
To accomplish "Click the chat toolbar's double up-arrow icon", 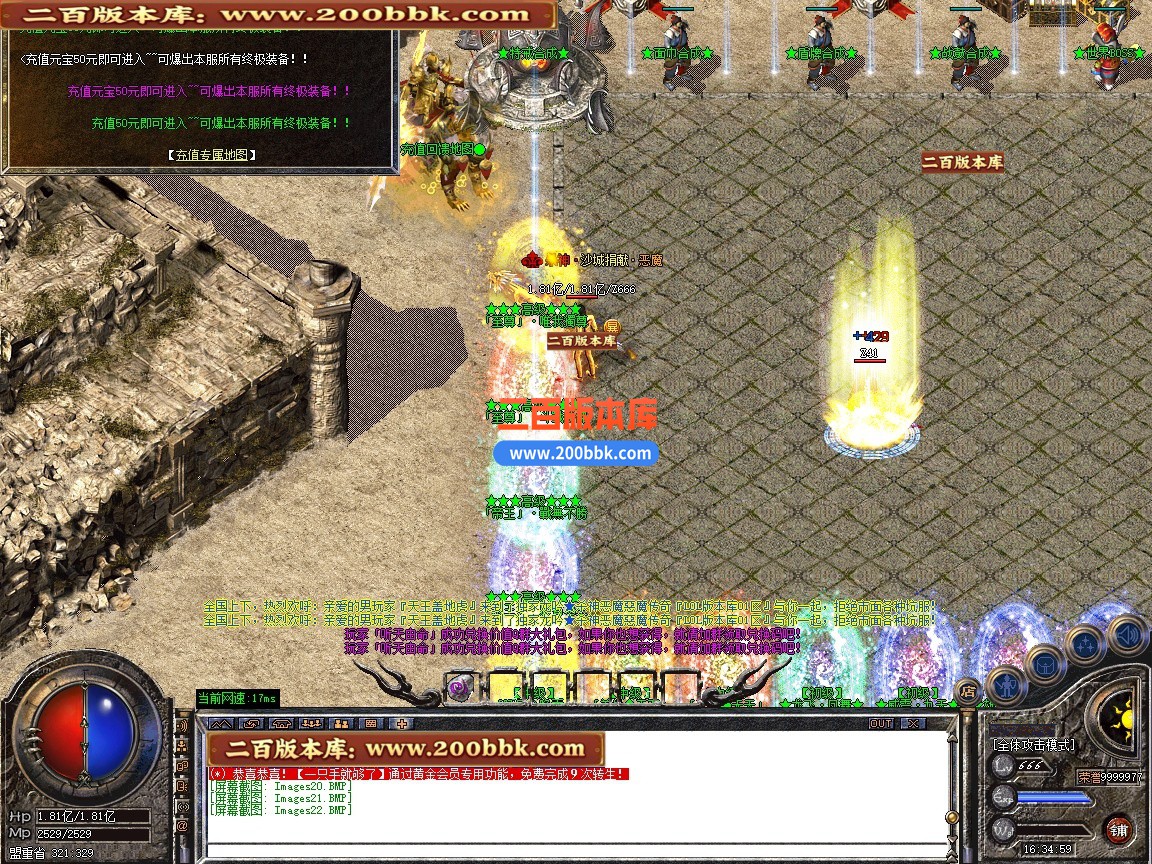I will coord(221,723).
